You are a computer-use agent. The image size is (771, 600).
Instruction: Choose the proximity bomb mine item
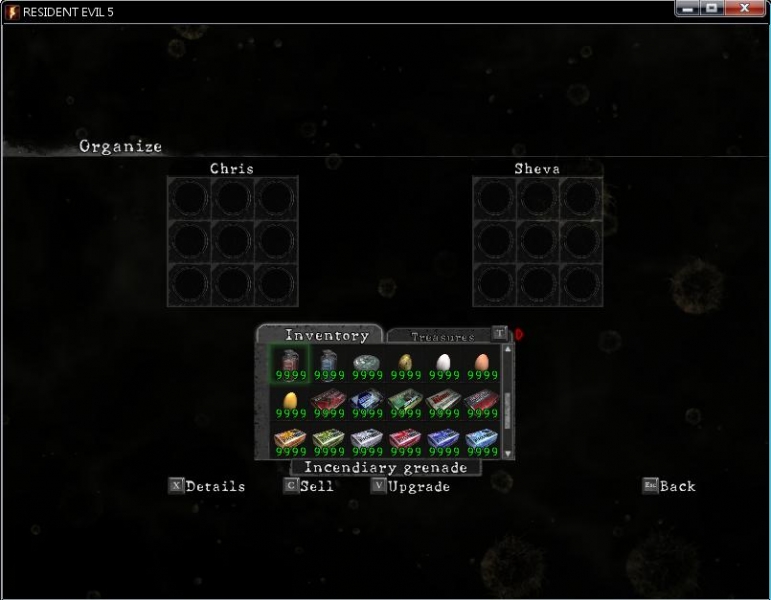pos(367,362)
